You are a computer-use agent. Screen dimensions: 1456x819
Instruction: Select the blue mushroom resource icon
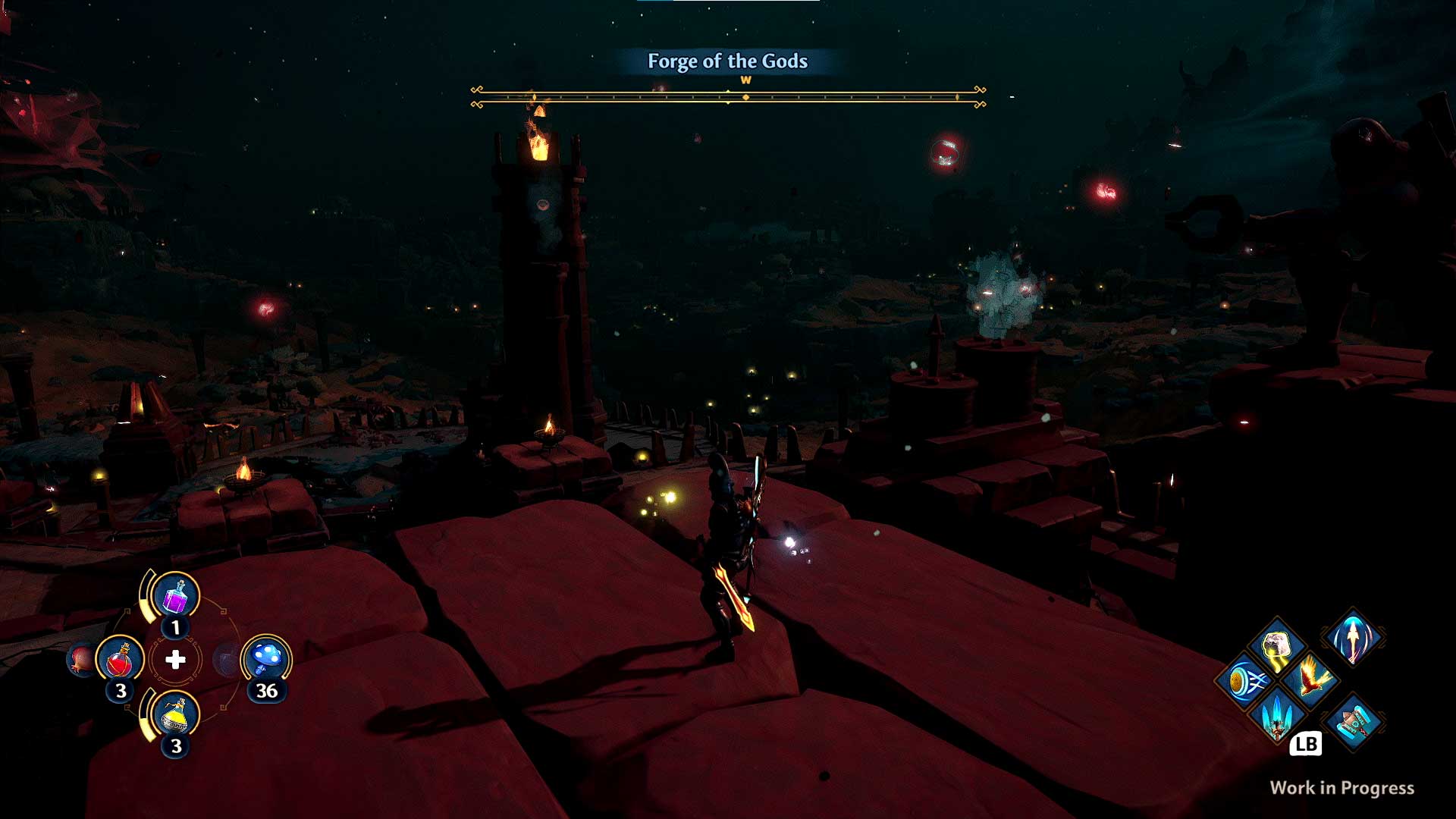(x=265, y=657)
